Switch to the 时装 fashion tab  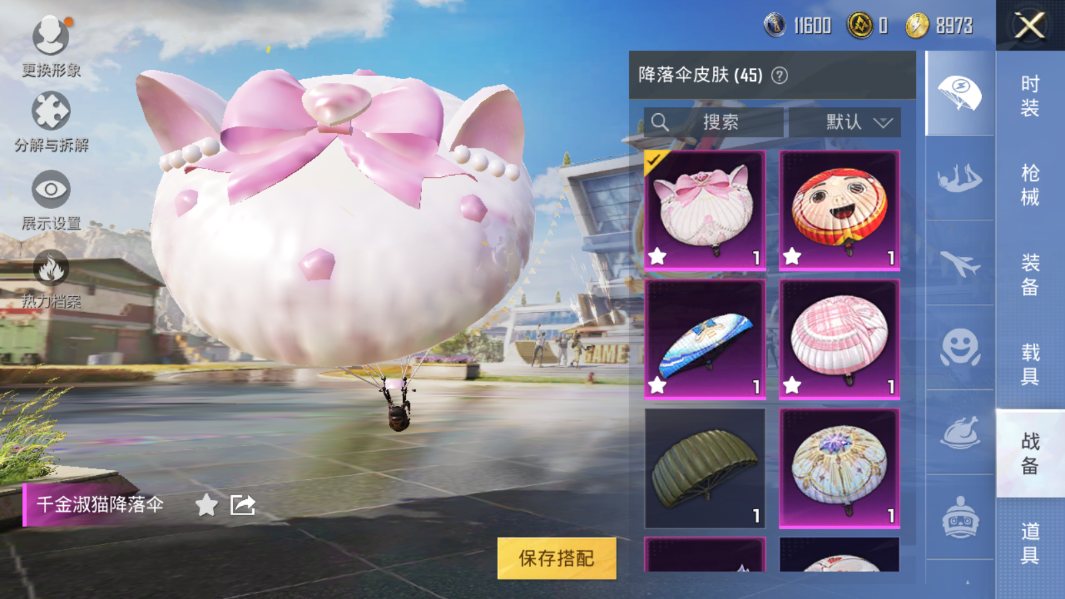pyautogui.click(x=1030, y=96)
